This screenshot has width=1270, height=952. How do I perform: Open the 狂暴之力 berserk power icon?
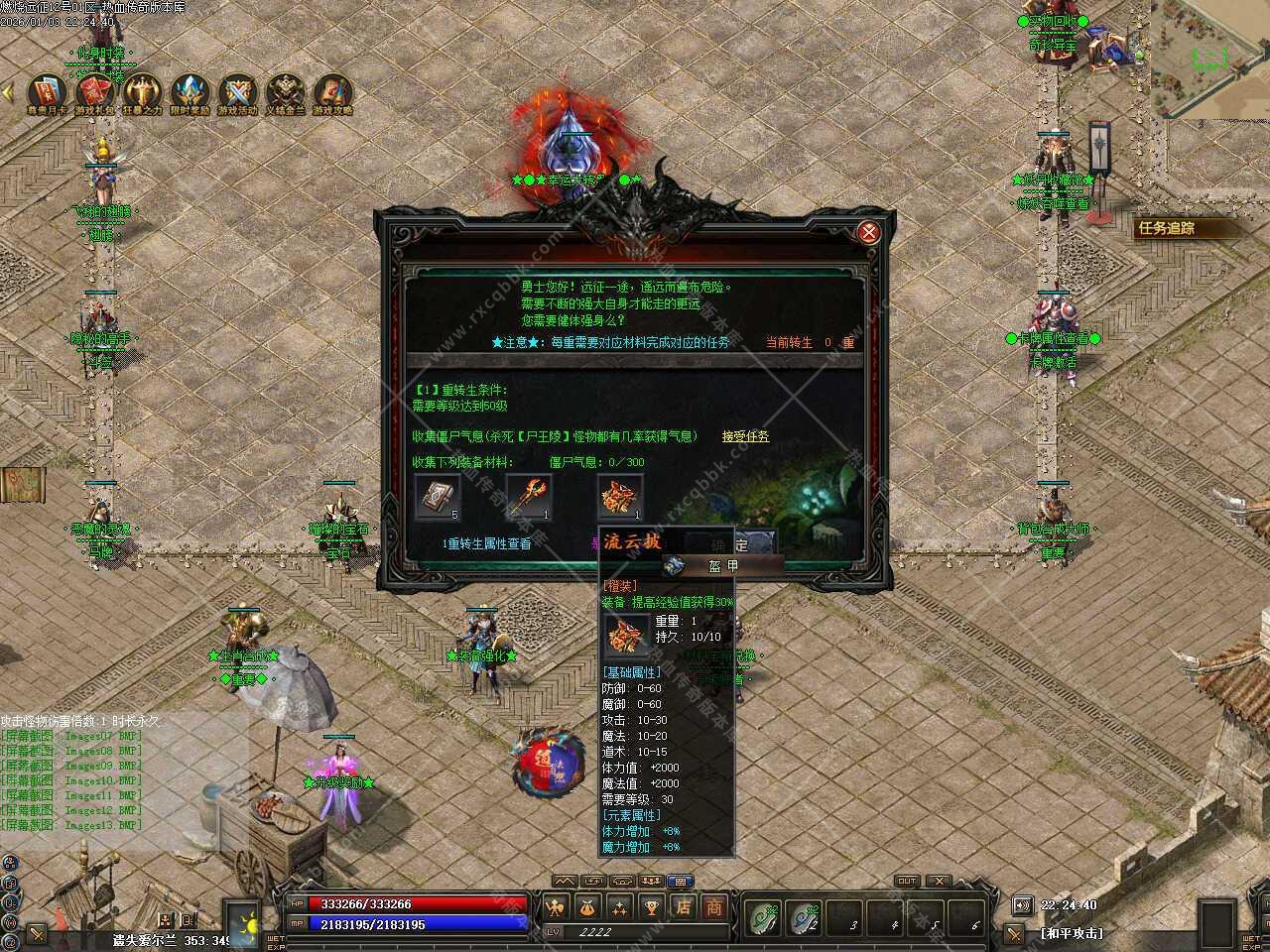click(x=142, y=93)
